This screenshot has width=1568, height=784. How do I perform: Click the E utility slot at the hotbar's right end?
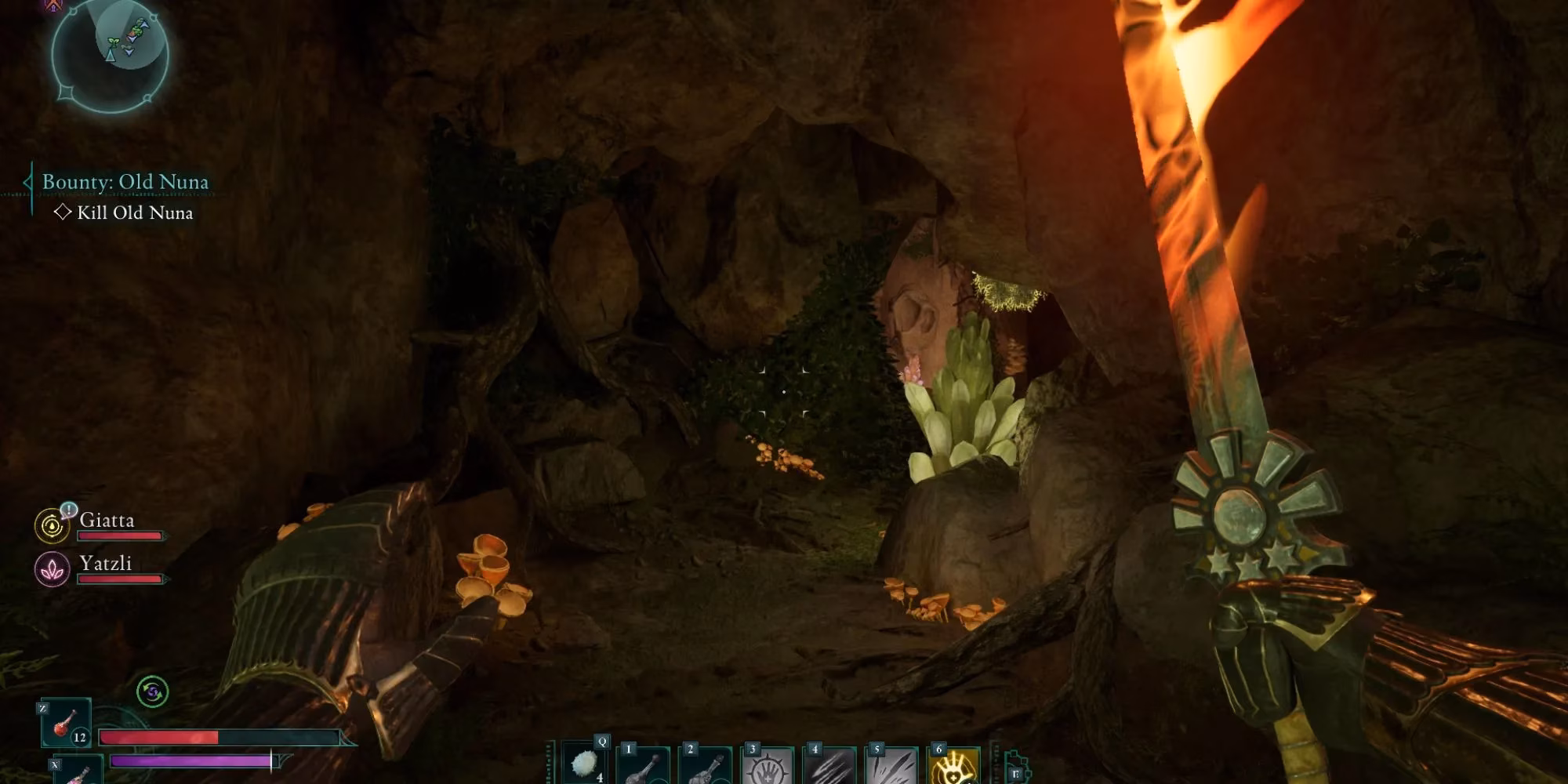pyautogui.click(x=1014, y=775)
